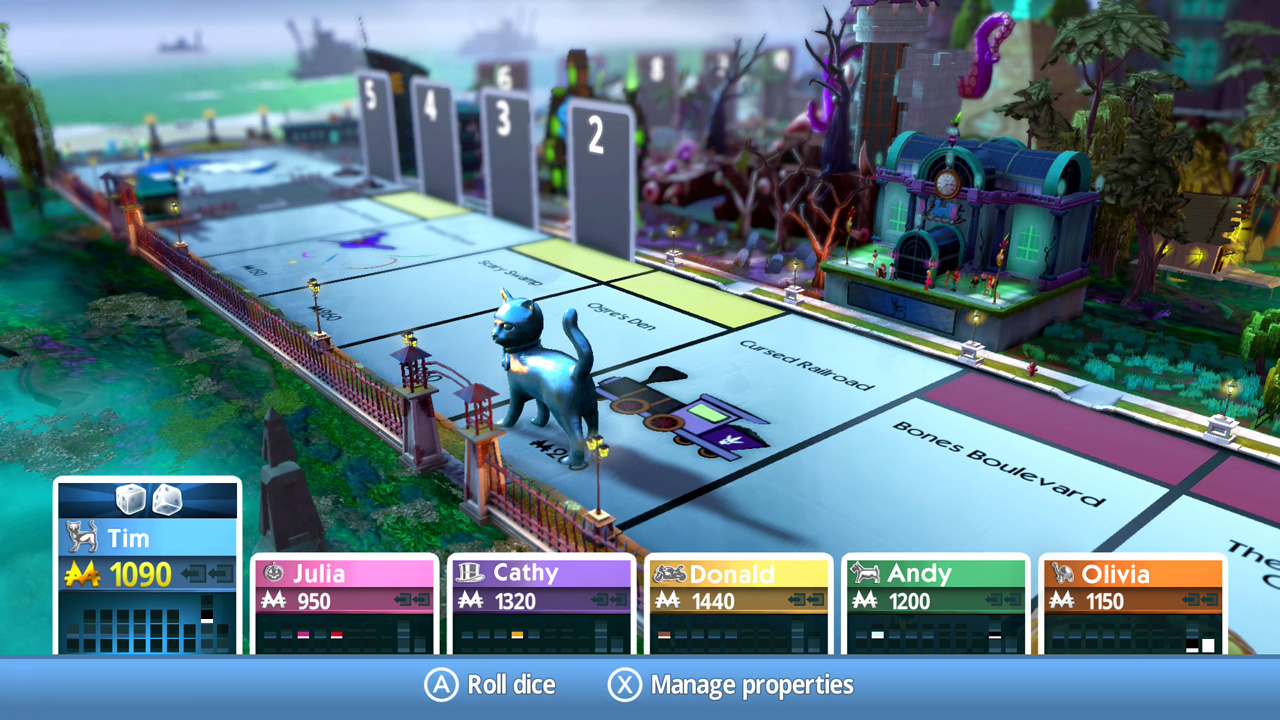Viewport: 1280px width, 720px height.
Task: Expand Olivia's player summary card
Action: (1130, 600)
